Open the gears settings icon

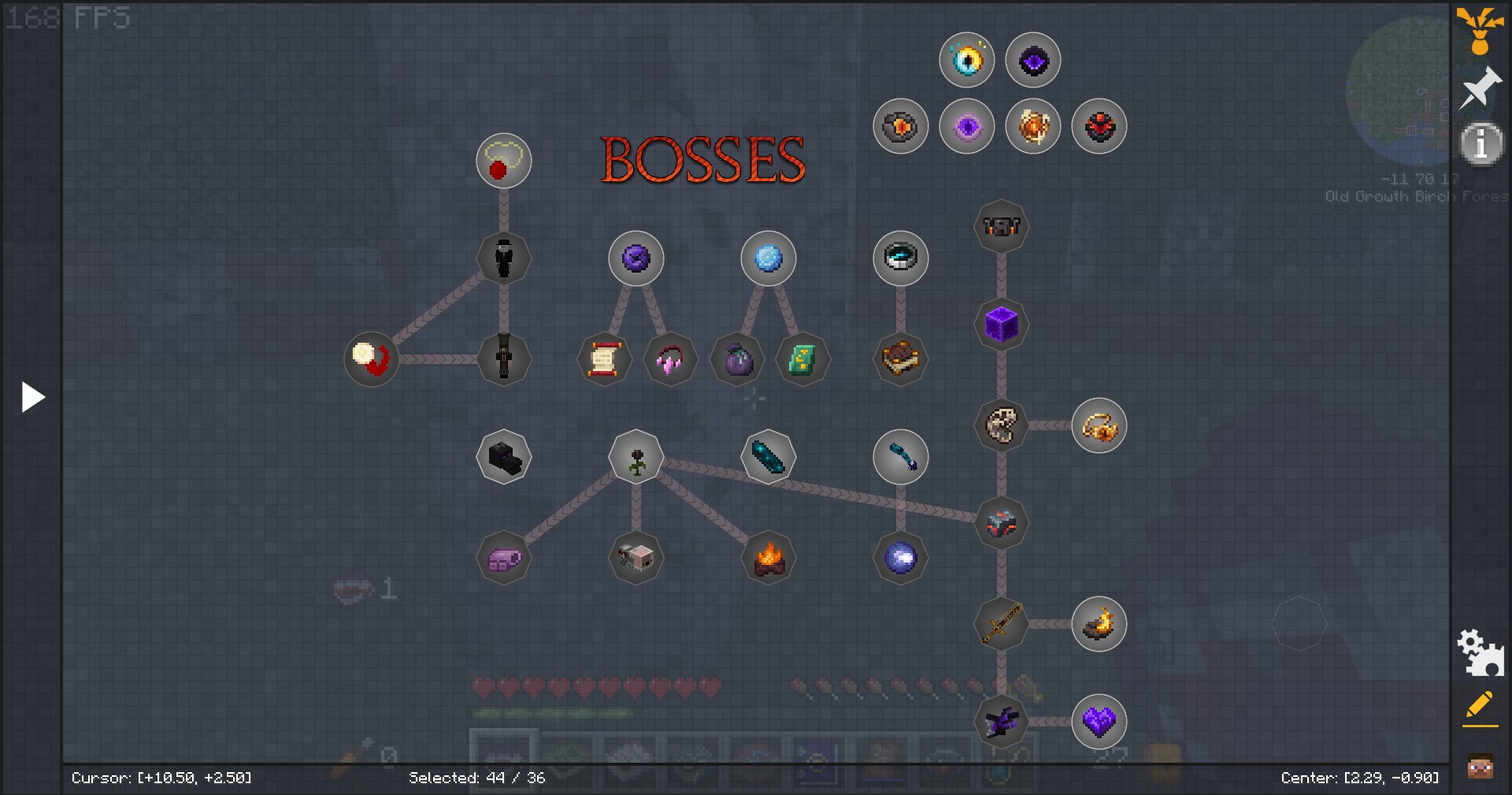[x=1480, y=652]
